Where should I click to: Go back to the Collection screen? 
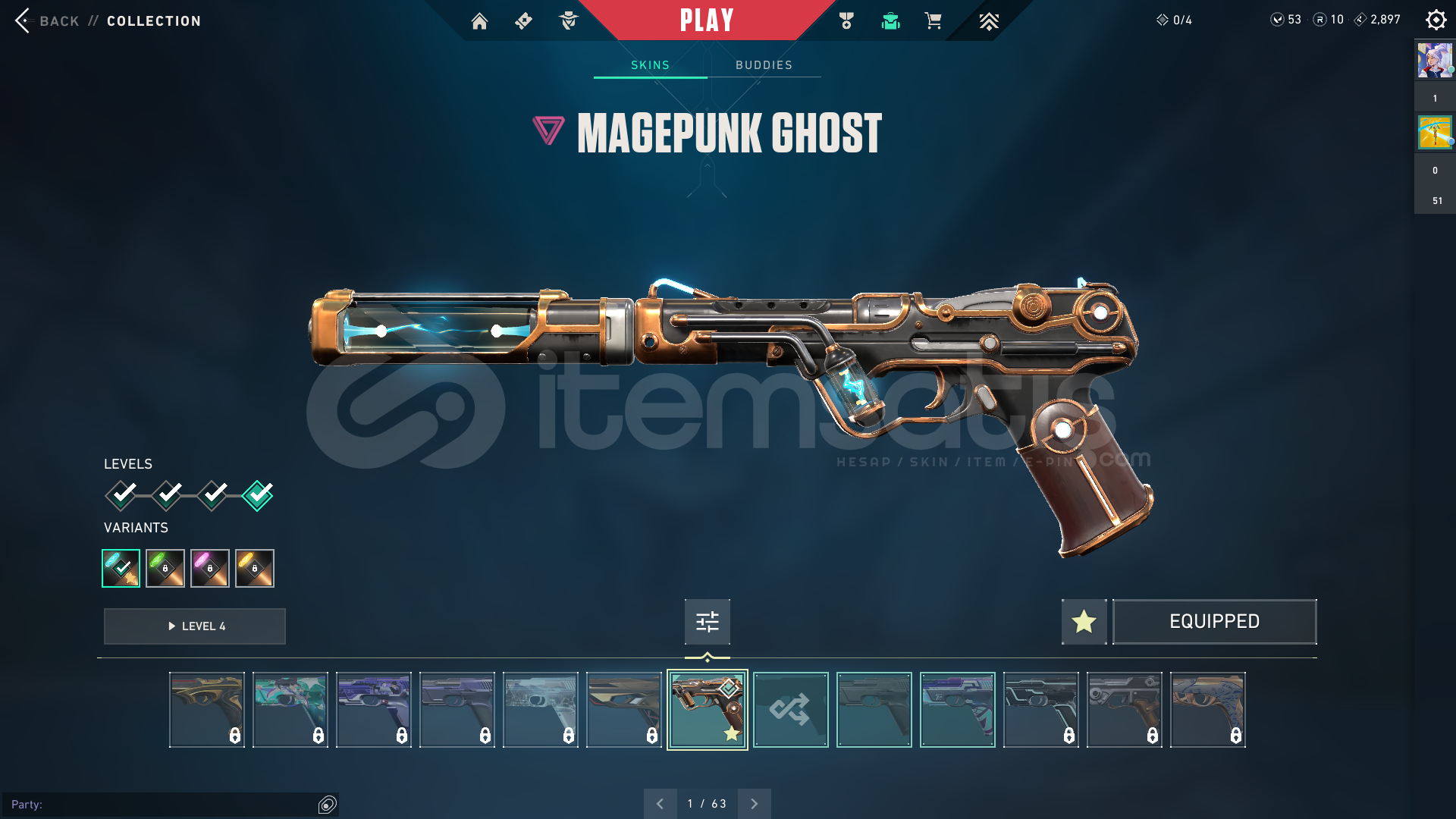point(45,21)
